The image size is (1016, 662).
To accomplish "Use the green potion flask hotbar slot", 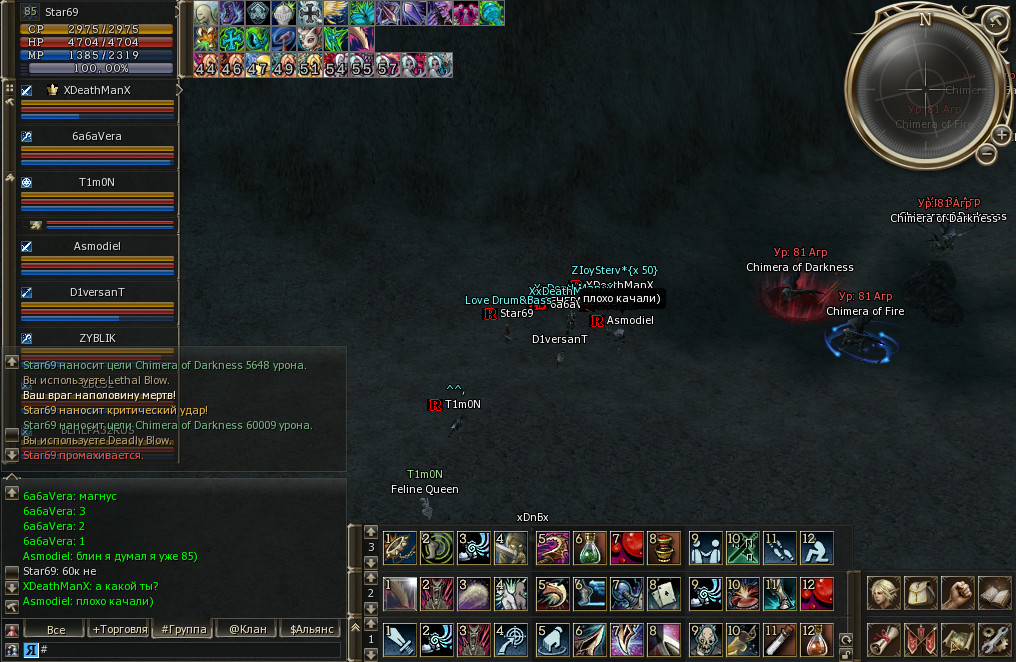I will coord(589,548).
